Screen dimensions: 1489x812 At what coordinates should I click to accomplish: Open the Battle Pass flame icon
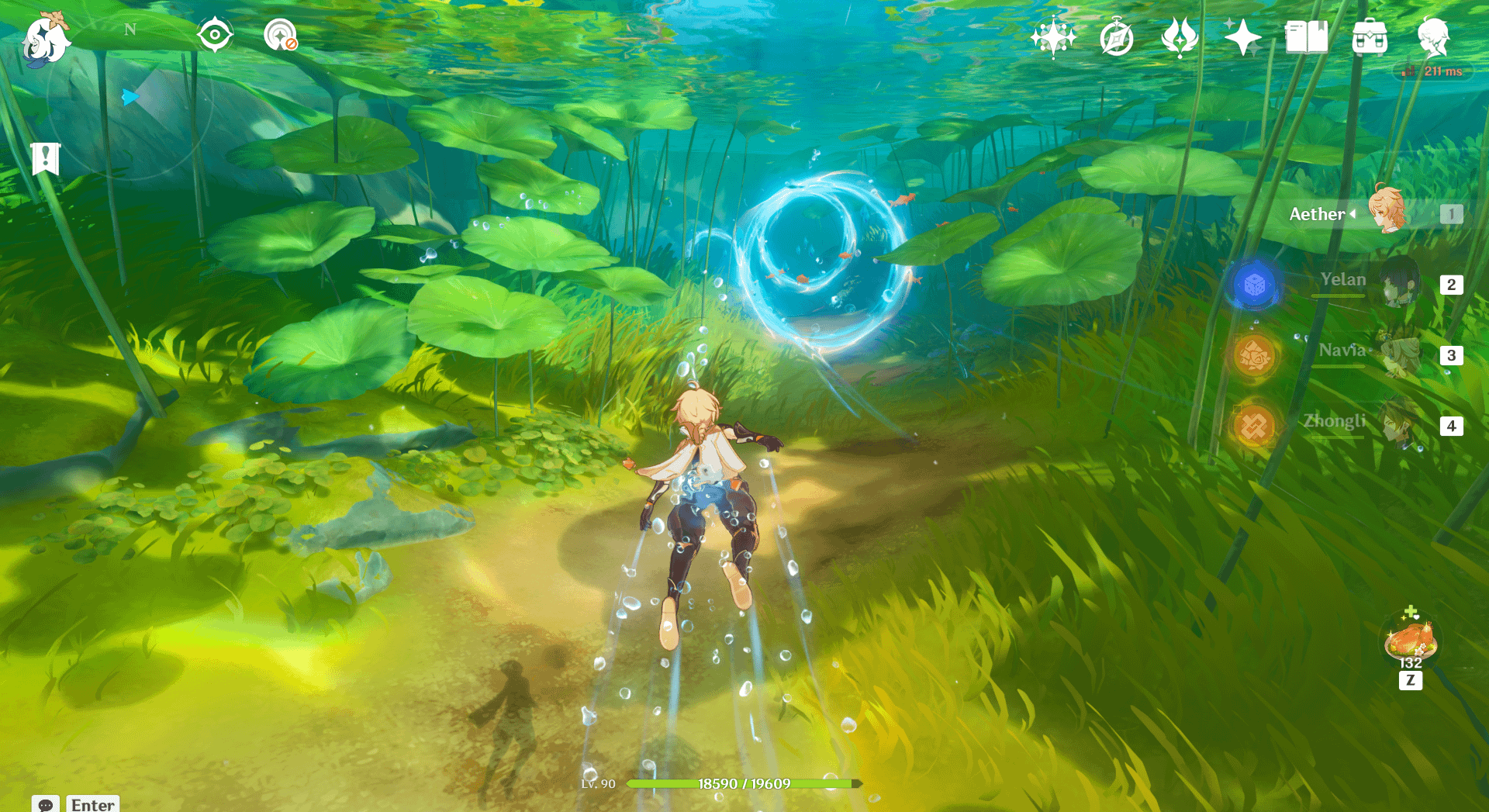tap(1180, 37)
